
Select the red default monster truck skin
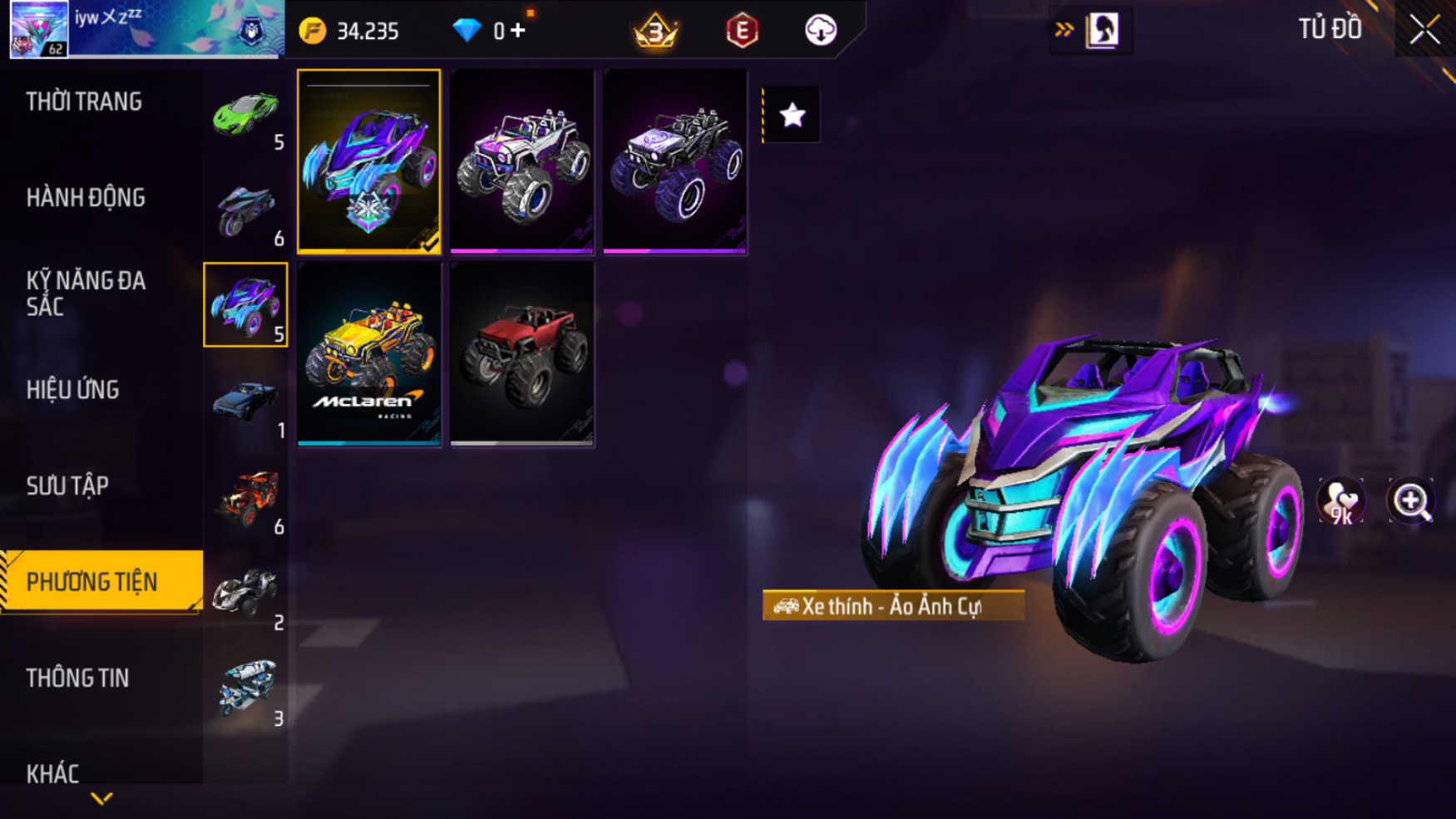click(522, 354)
